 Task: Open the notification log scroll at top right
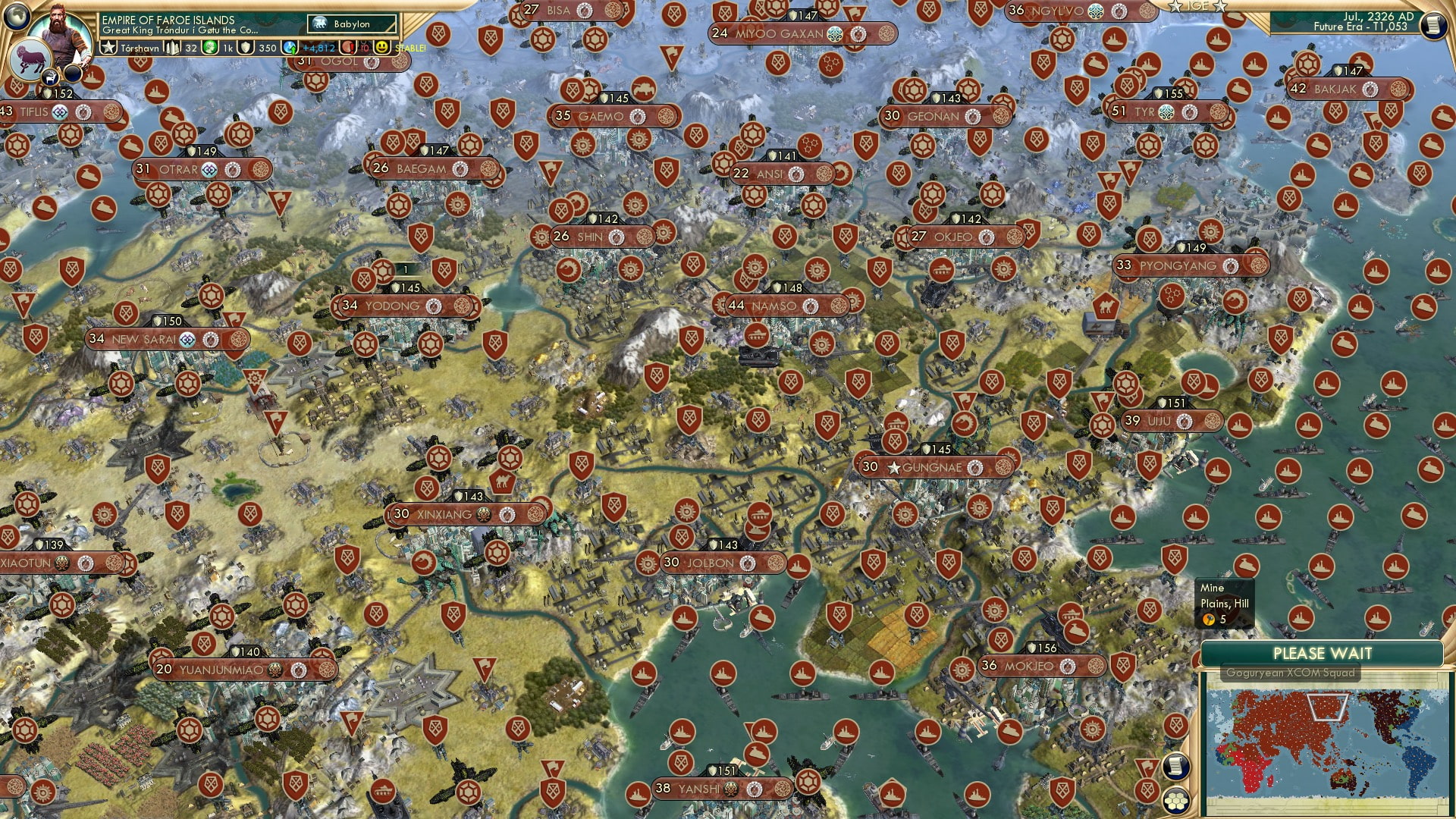[1432, 25]
